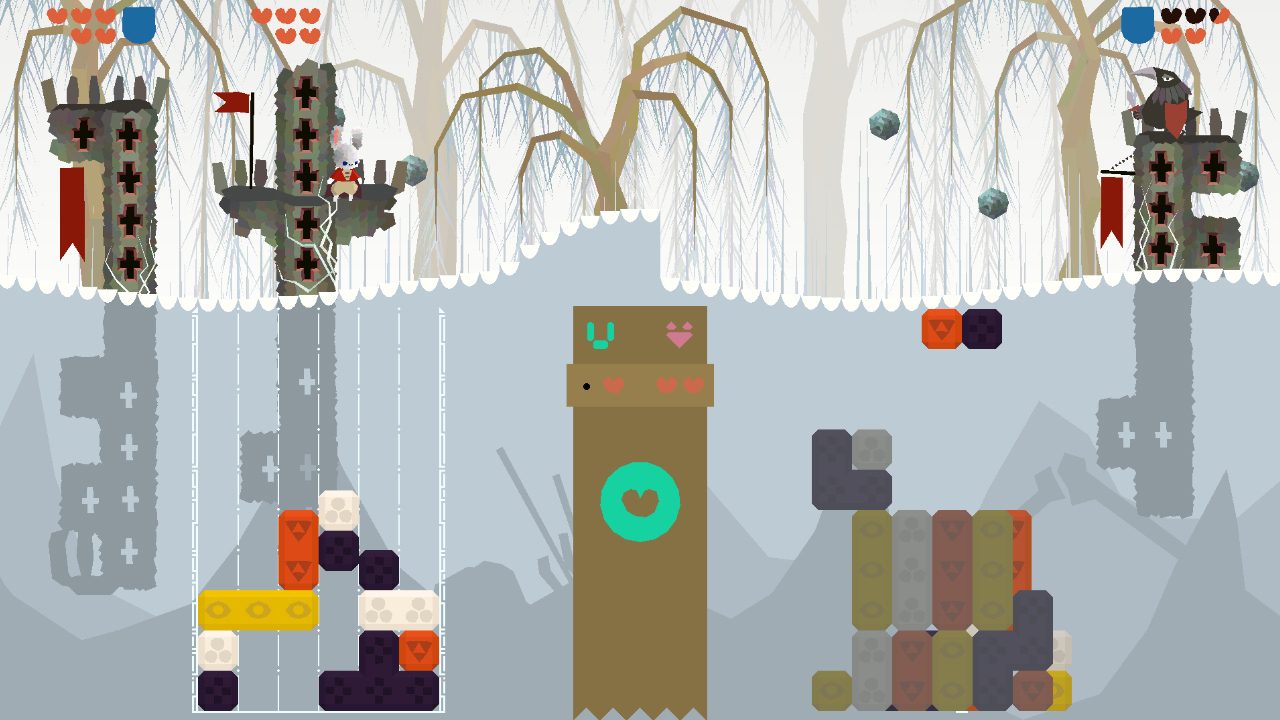Click the pink heart emblem on the totem head

(678, 336)
